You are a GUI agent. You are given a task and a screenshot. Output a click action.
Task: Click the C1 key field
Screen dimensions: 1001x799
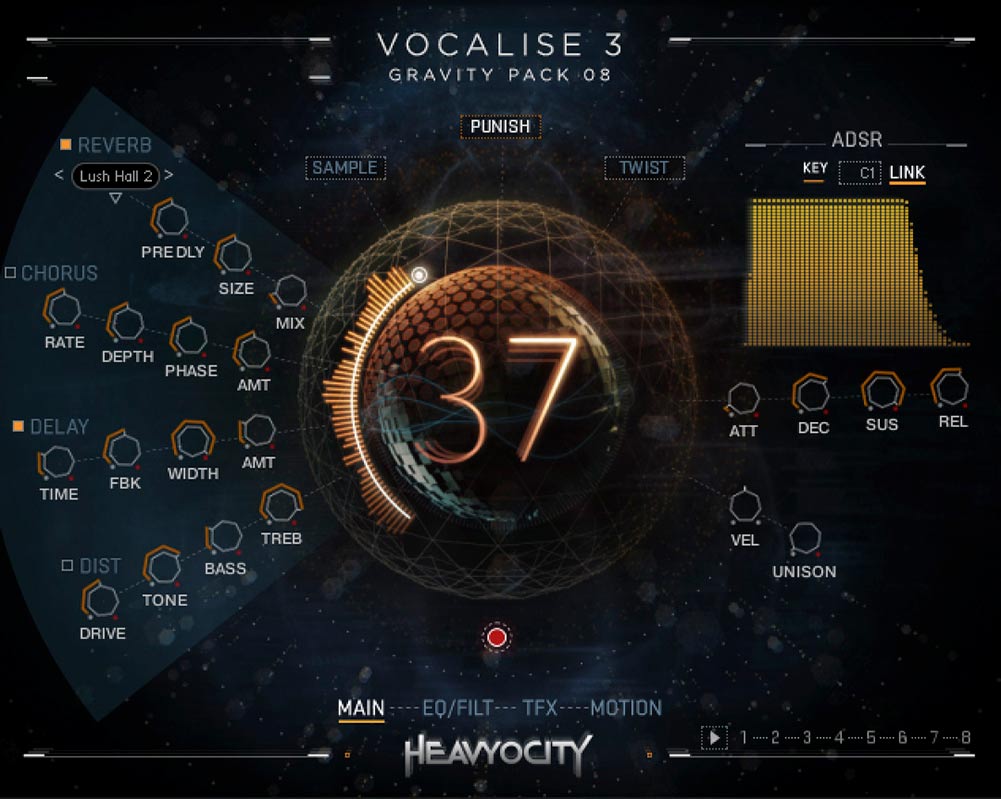point(860,173)
